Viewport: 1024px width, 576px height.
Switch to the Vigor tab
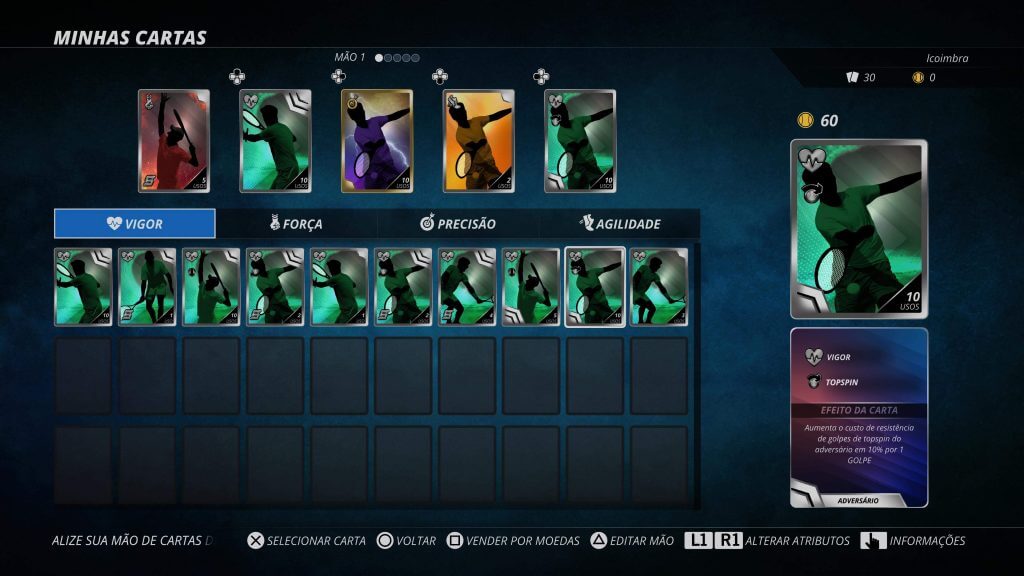pos(135,224)
